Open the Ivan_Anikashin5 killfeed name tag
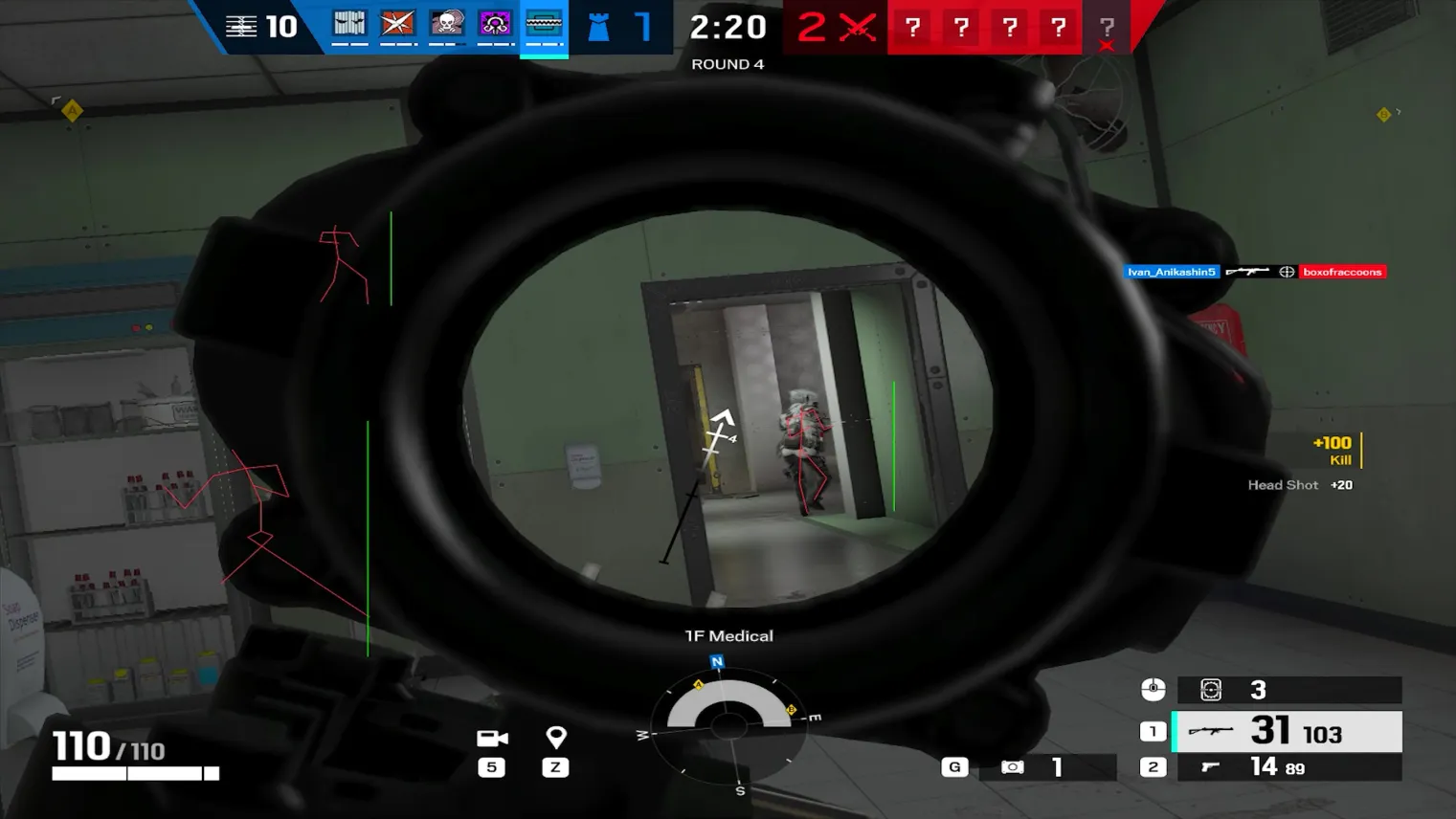 [x=1170, y=272]
